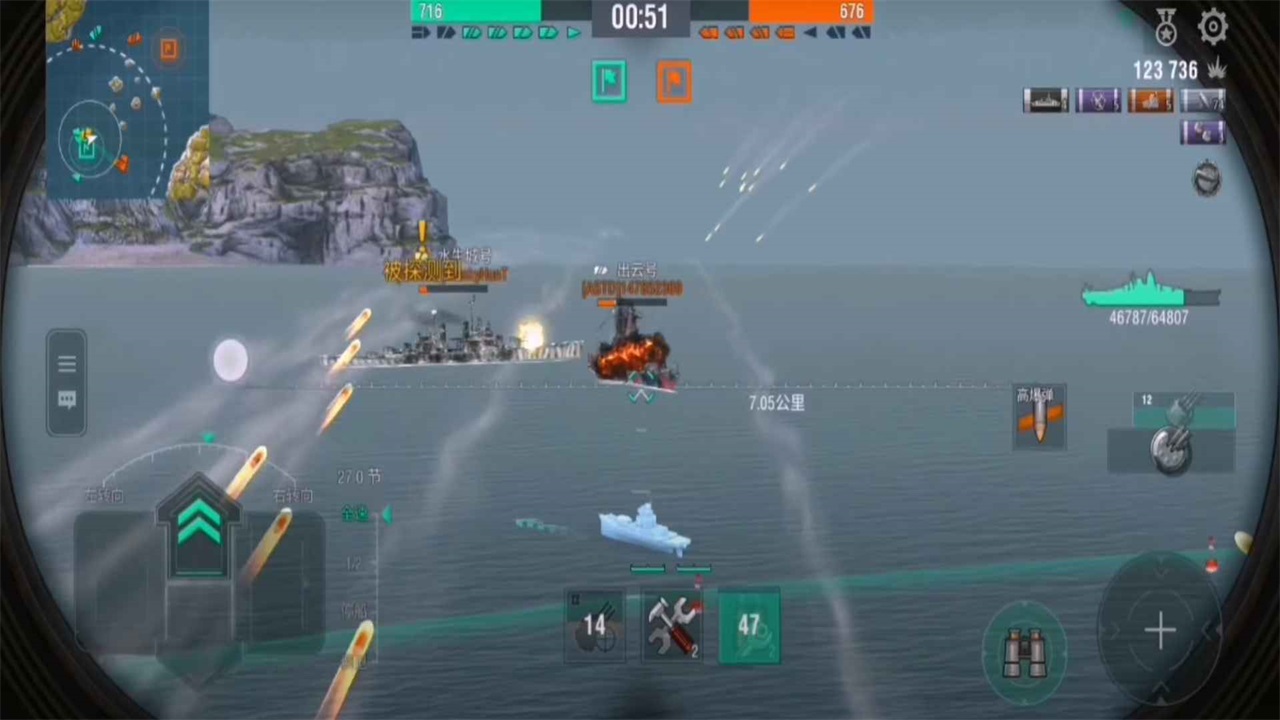Select the orange enemy flag marker
The width and height of the screenshot is (1280, 720).
[x=674, y=82]
